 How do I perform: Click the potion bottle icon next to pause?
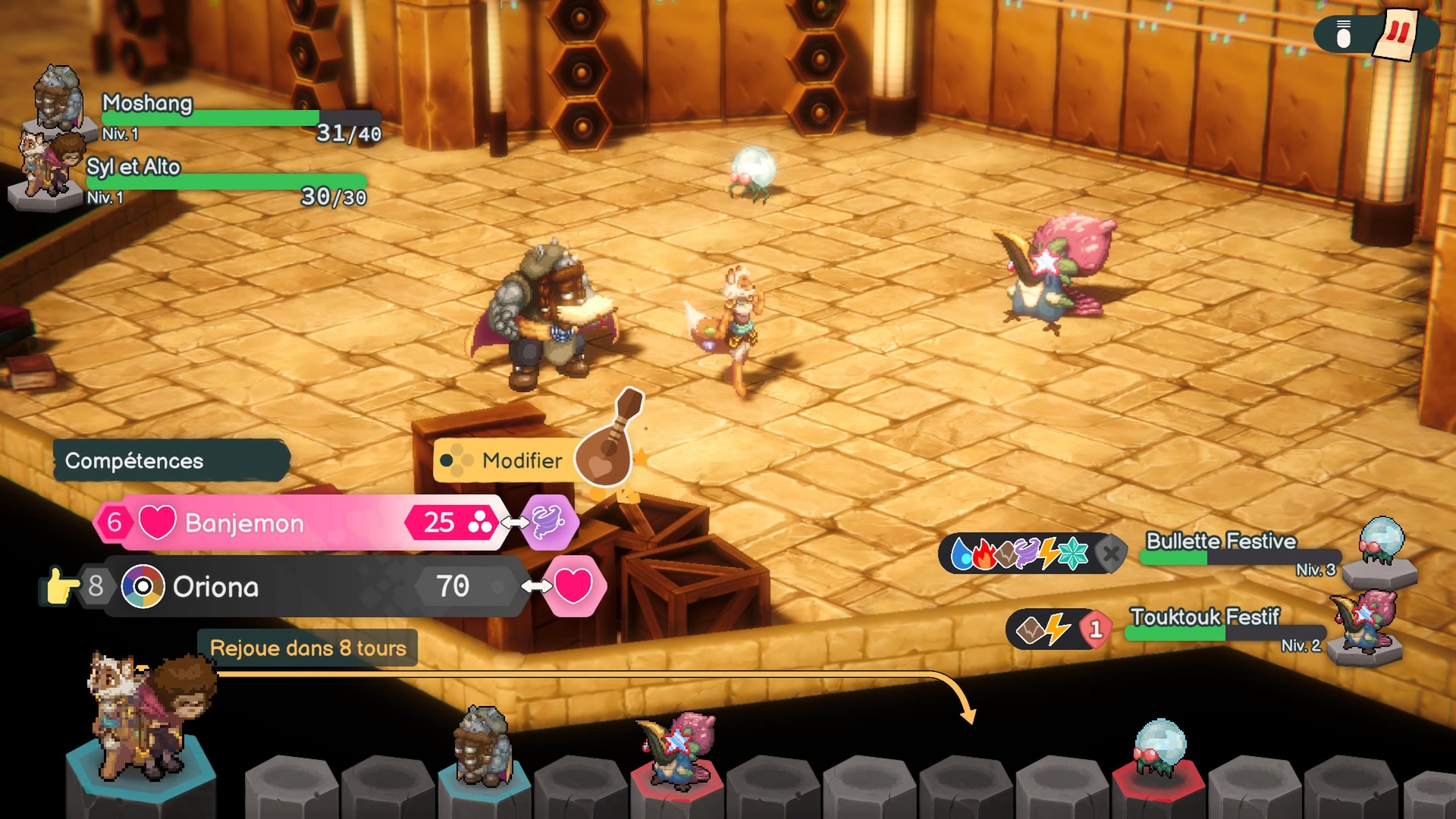(1343, 35)
